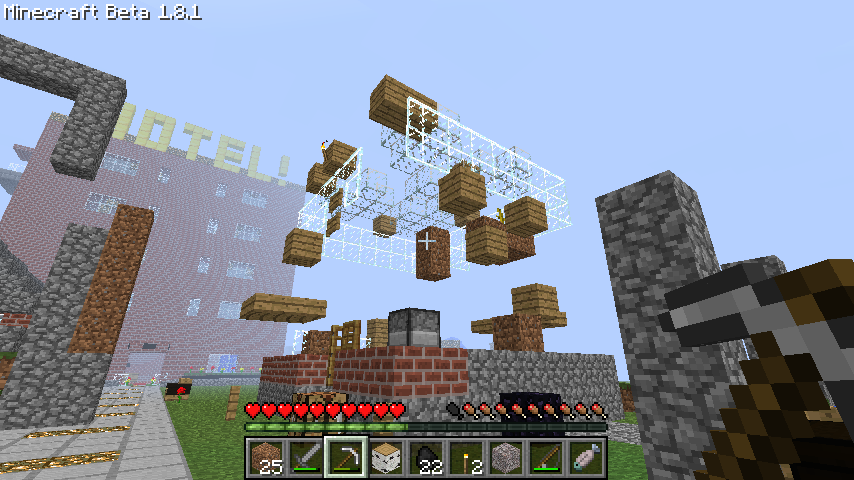Screen dimensions: 854x480
Task: Switch to the fishing rod slot
Action: 547,457
